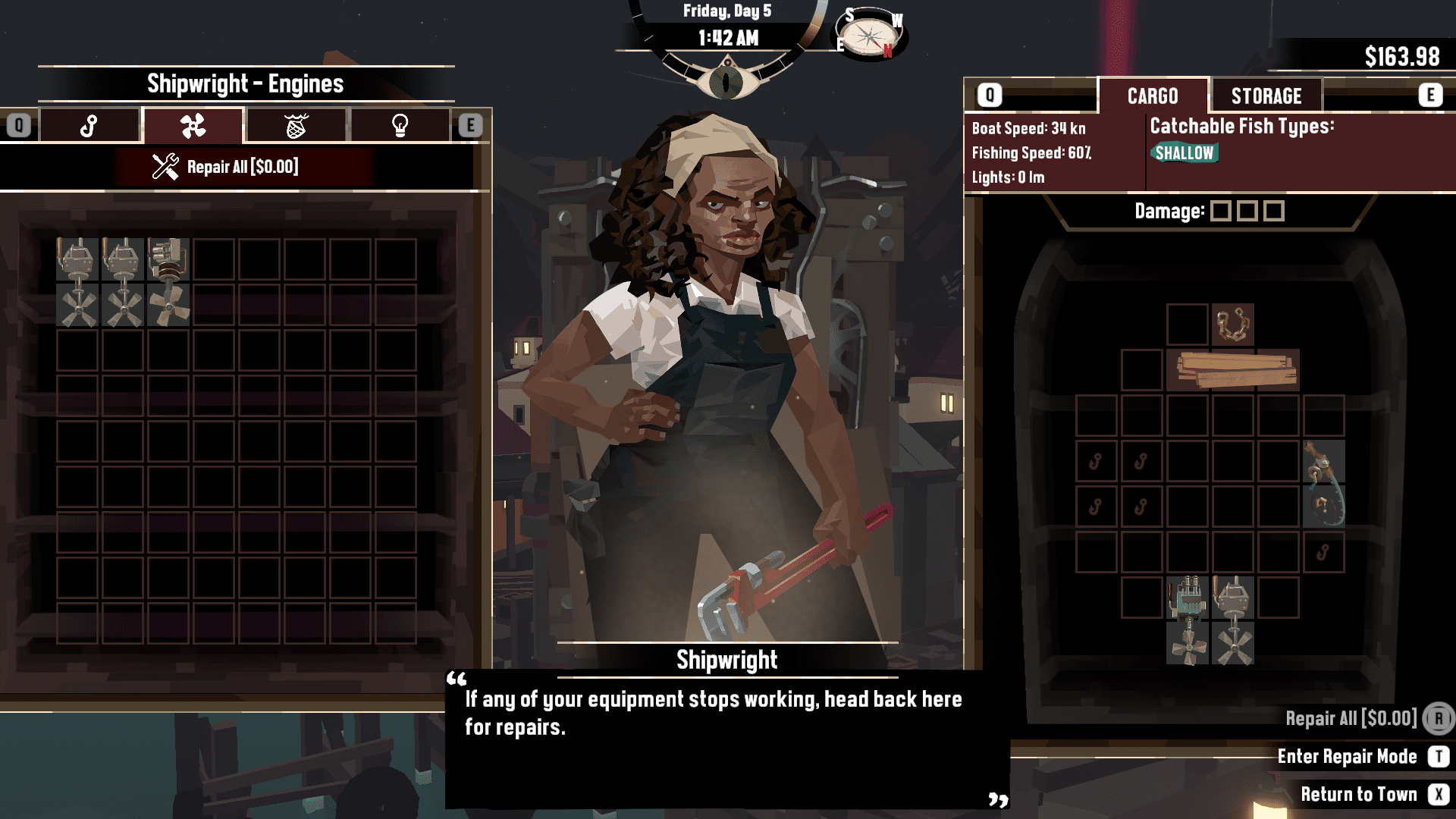
Task: Select the light bulb lights tab icon
Action: coord(399,125)
